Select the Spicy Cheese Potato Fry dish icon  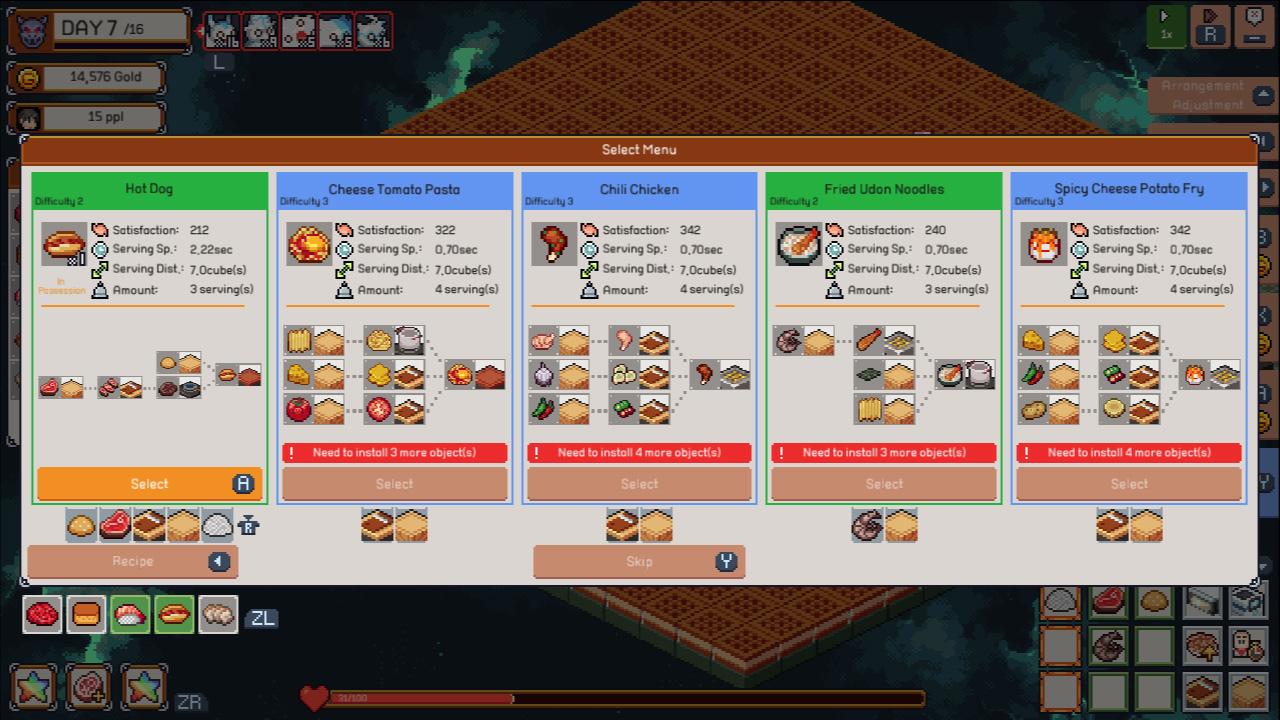1044,243
